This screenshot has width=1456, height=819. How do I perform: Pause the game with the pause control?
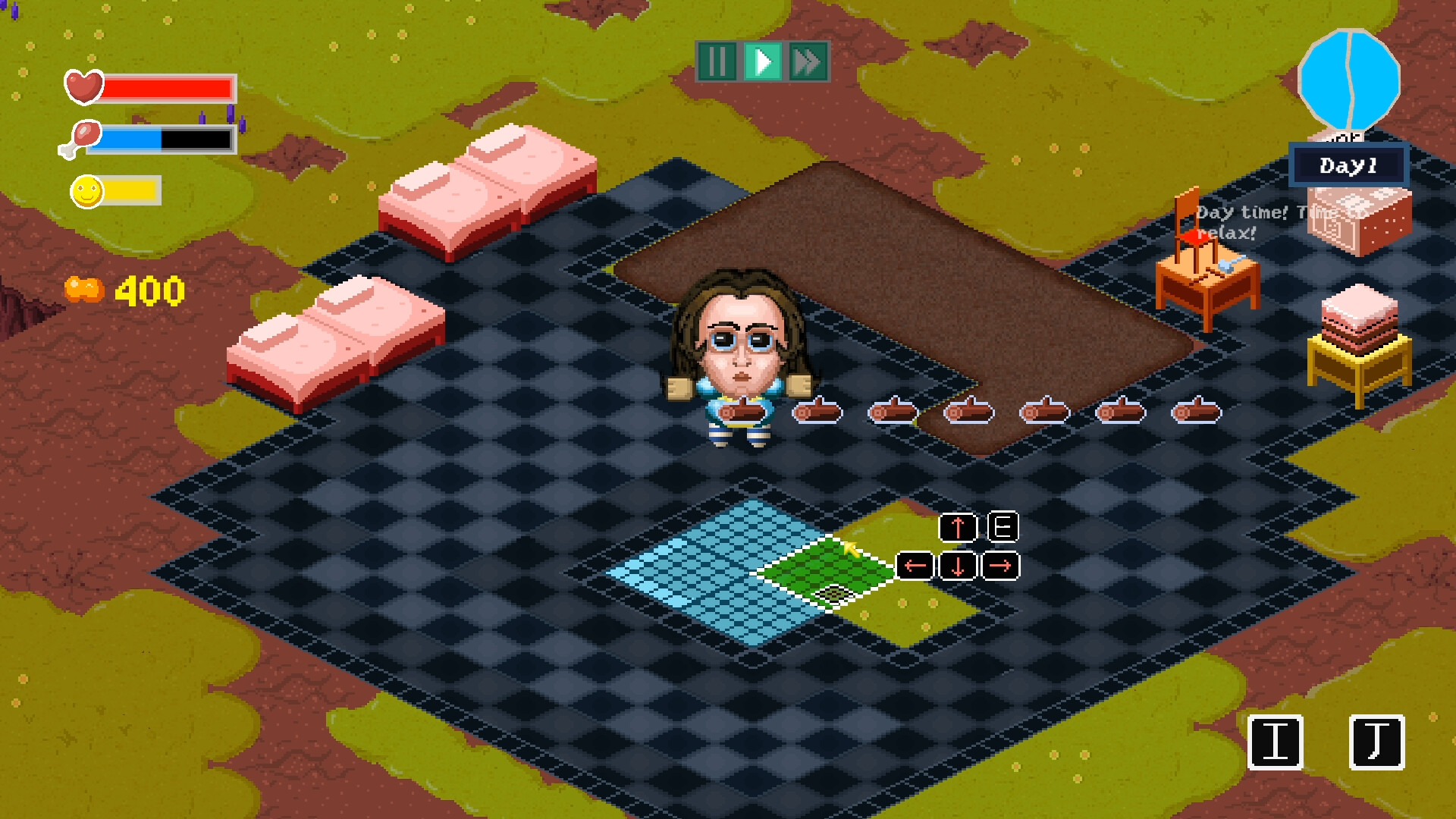719,62
